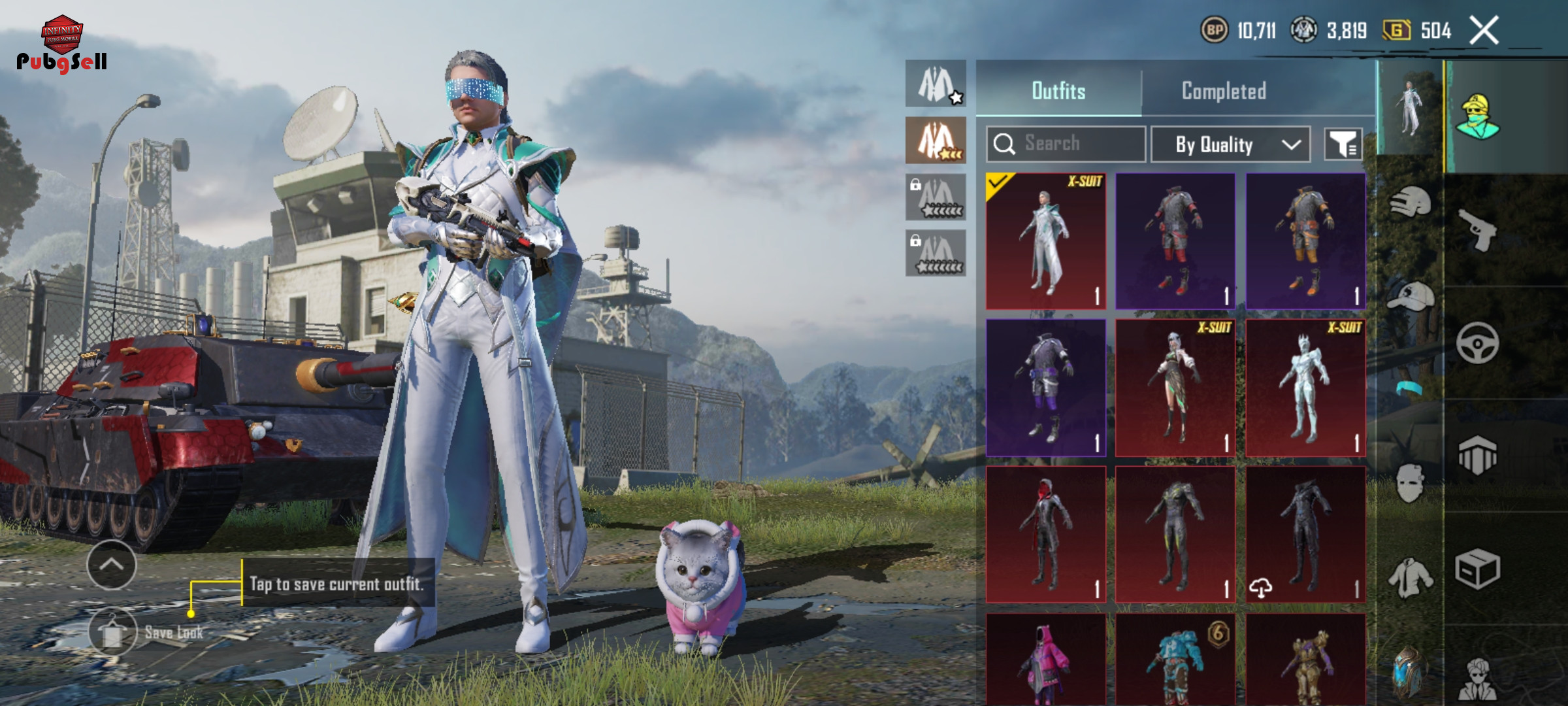
Task: Select the red-masked black outfit
Action: tap(1046, 534)
